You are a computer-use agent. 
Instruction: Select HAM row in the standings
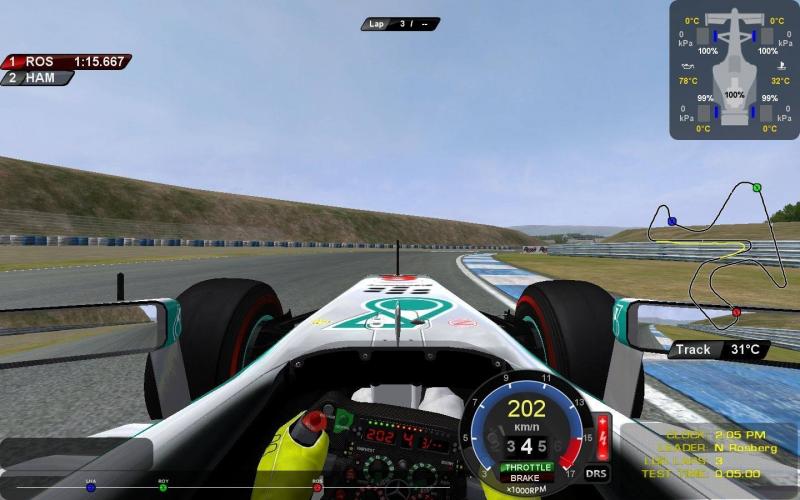click(38, 78)
